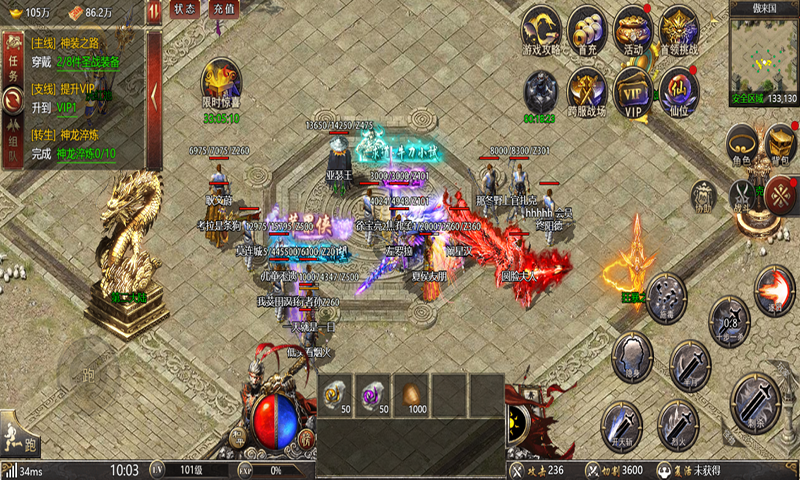
Task: Open the 首充 first recharge offer
Action: point(588,31)
